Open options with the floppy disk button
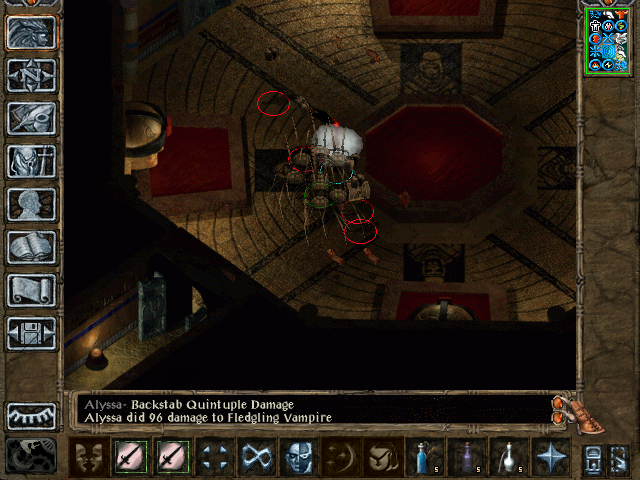 click(32, 333)
